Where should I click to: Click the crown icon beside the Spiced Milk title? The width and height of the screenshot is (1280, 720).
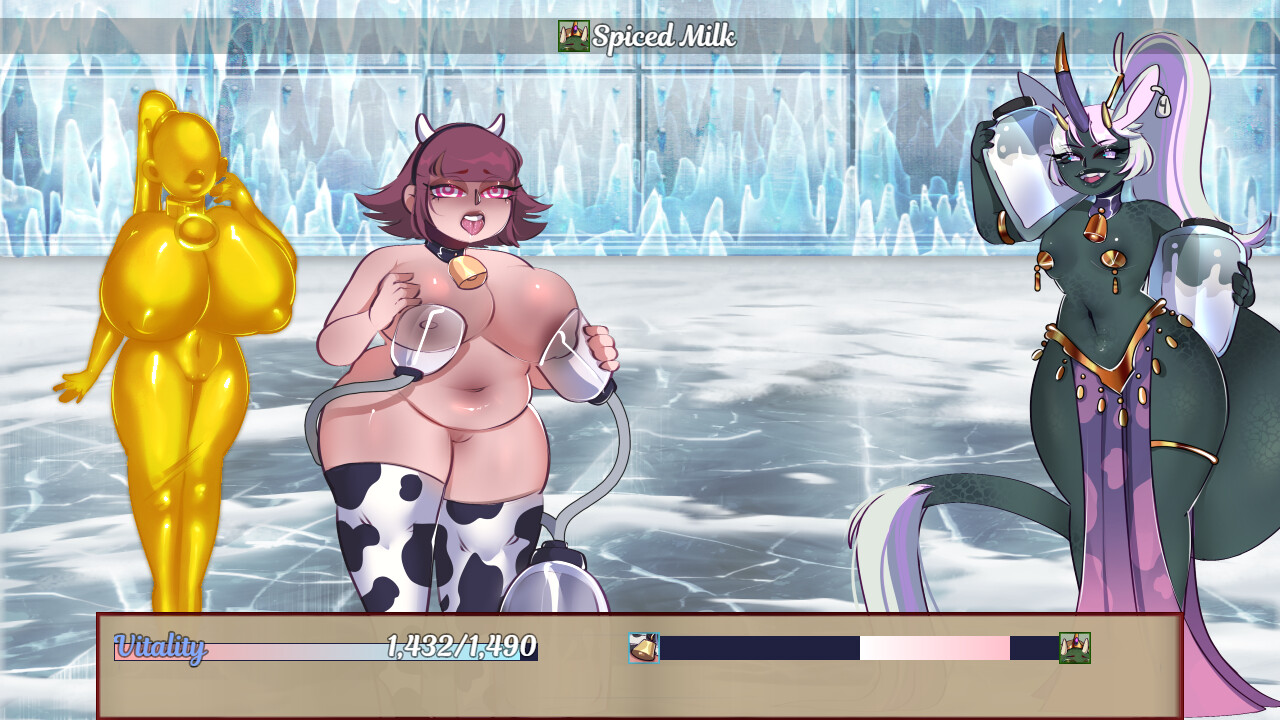pyautogui.click(x=572, y=36)
